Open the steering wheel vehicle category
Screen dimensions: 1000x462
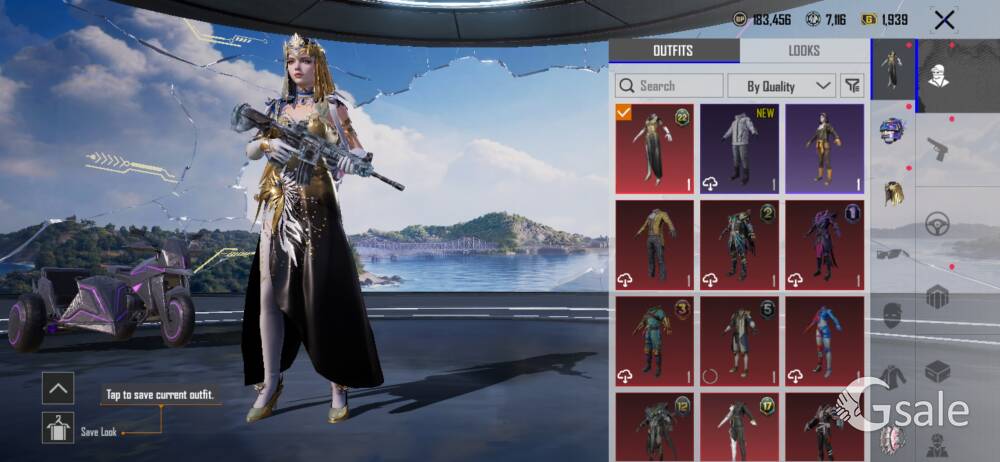(937, 223)
